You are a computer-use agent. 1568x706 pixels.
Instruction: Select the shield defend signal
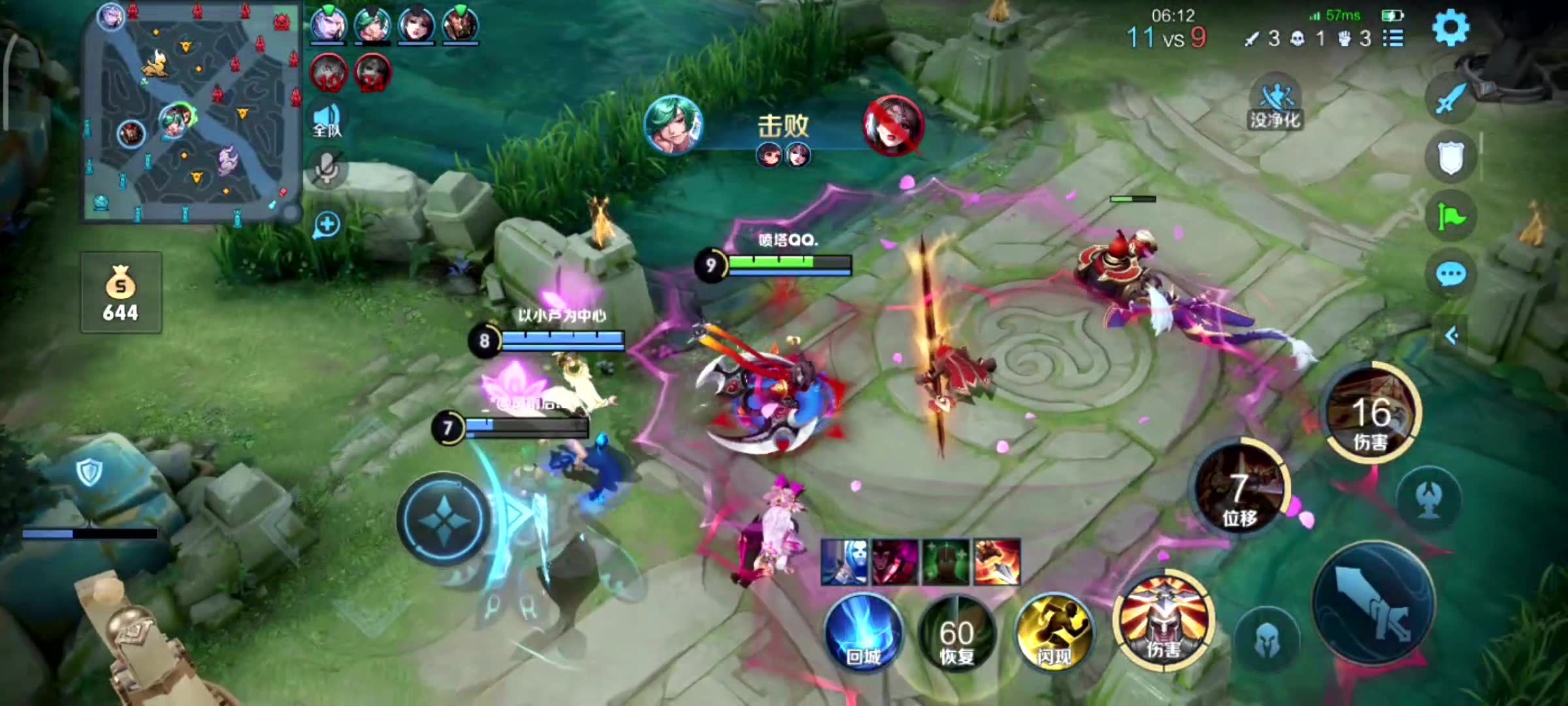click(1450, 158)
